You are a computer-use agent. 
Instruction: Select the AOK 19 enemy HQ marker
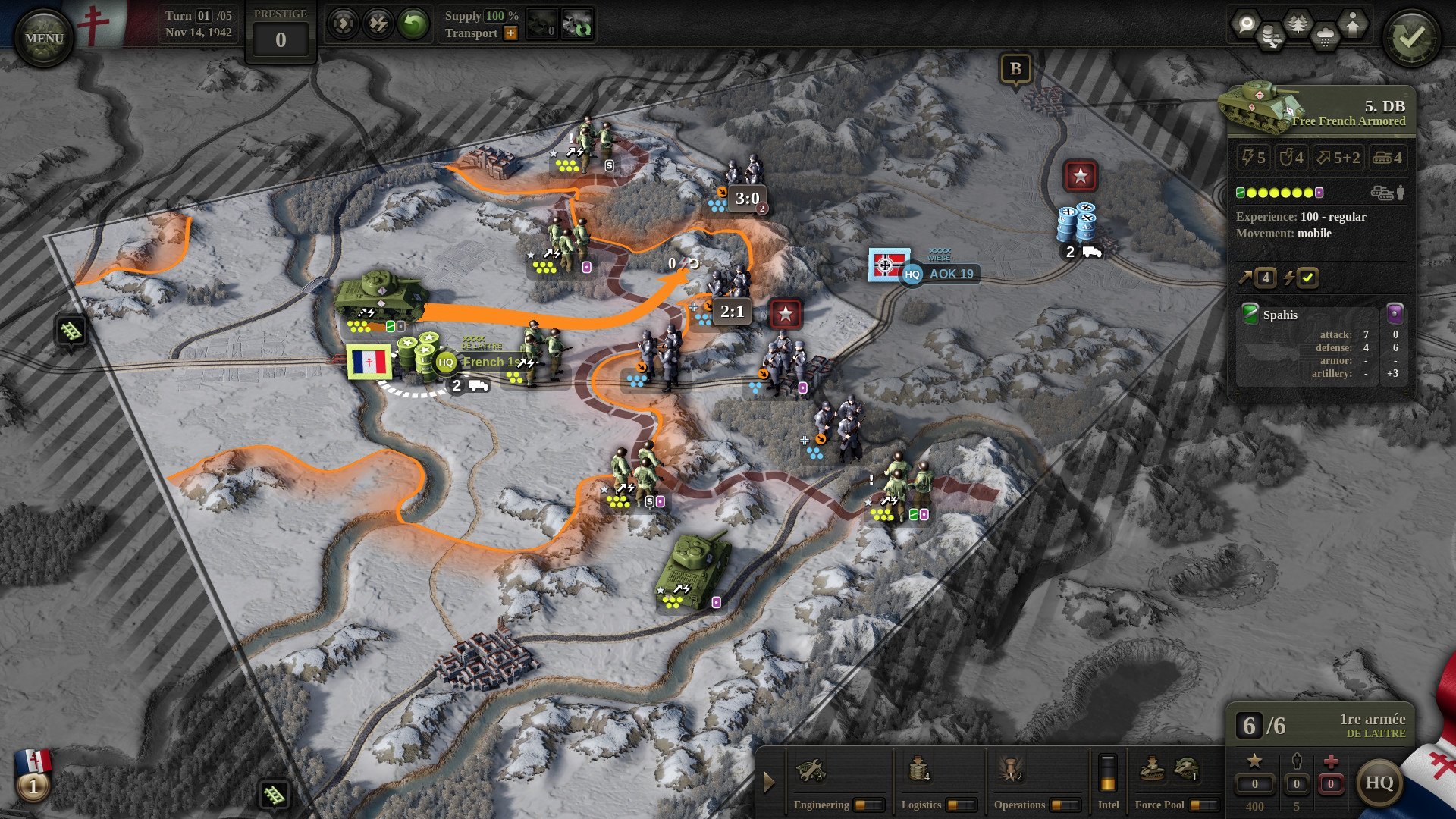(912, 275)
